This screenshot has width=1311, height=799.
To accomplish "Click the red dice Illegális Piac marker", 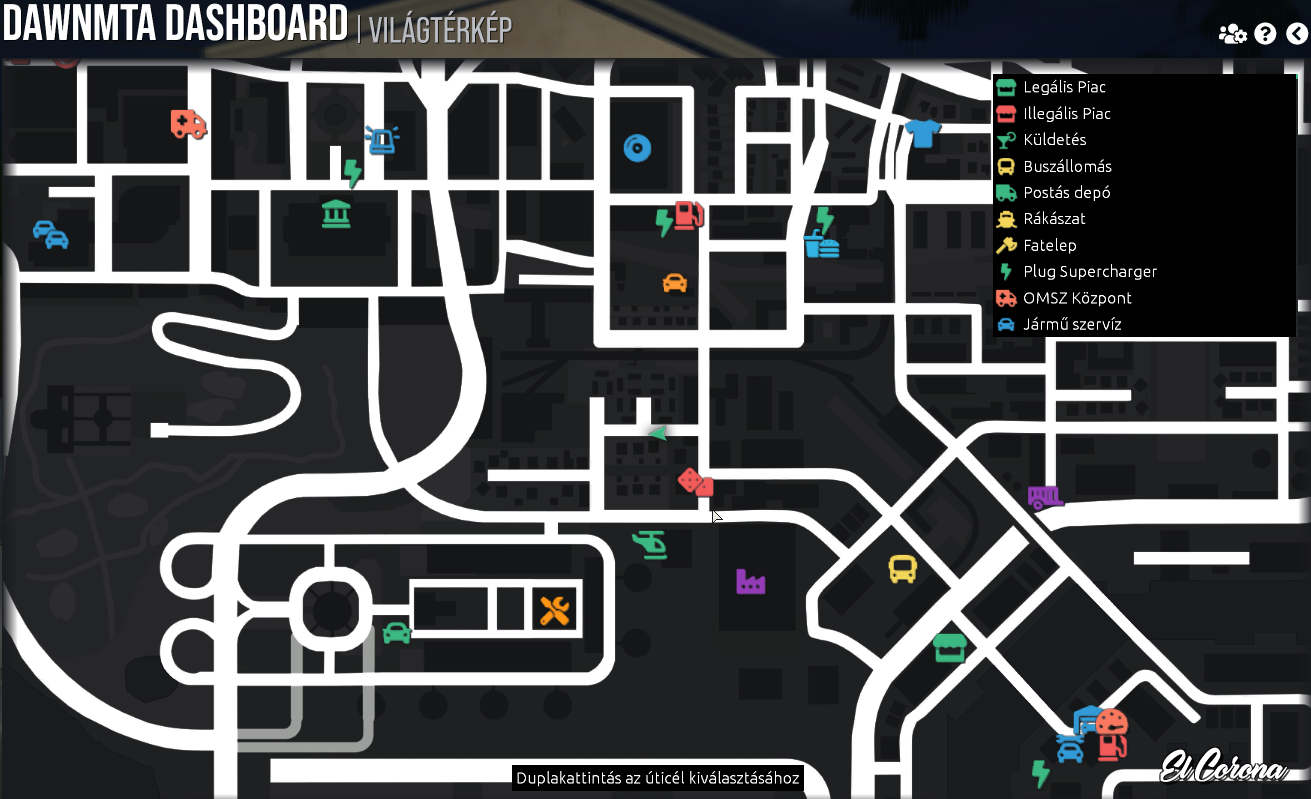I will tap(694, 483).
